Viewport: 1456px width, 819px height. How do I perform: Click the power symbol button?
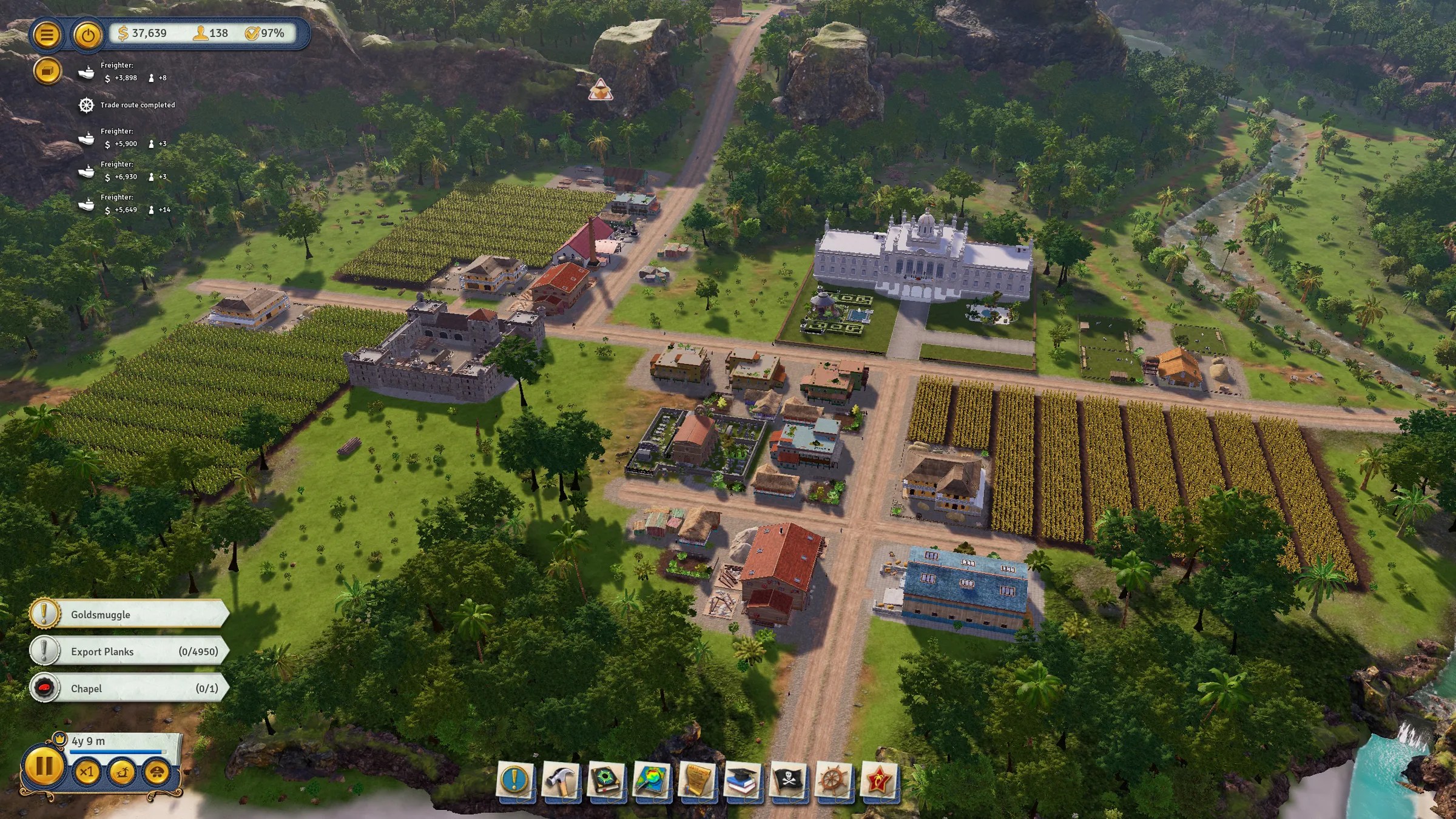tap(88, 35)
